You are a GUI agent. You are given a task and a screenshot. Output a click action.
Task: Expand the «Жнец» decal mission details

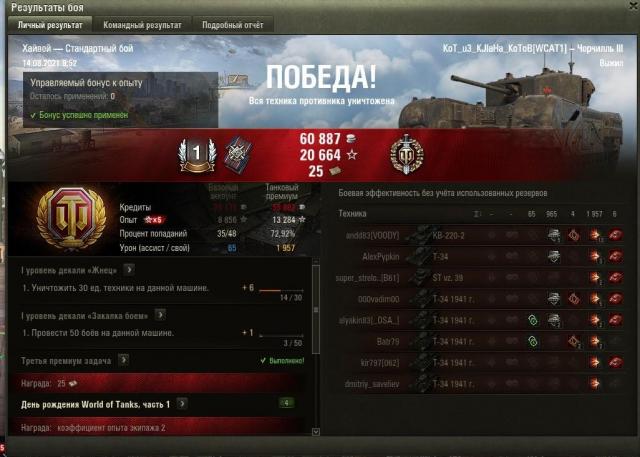(129, 270)
